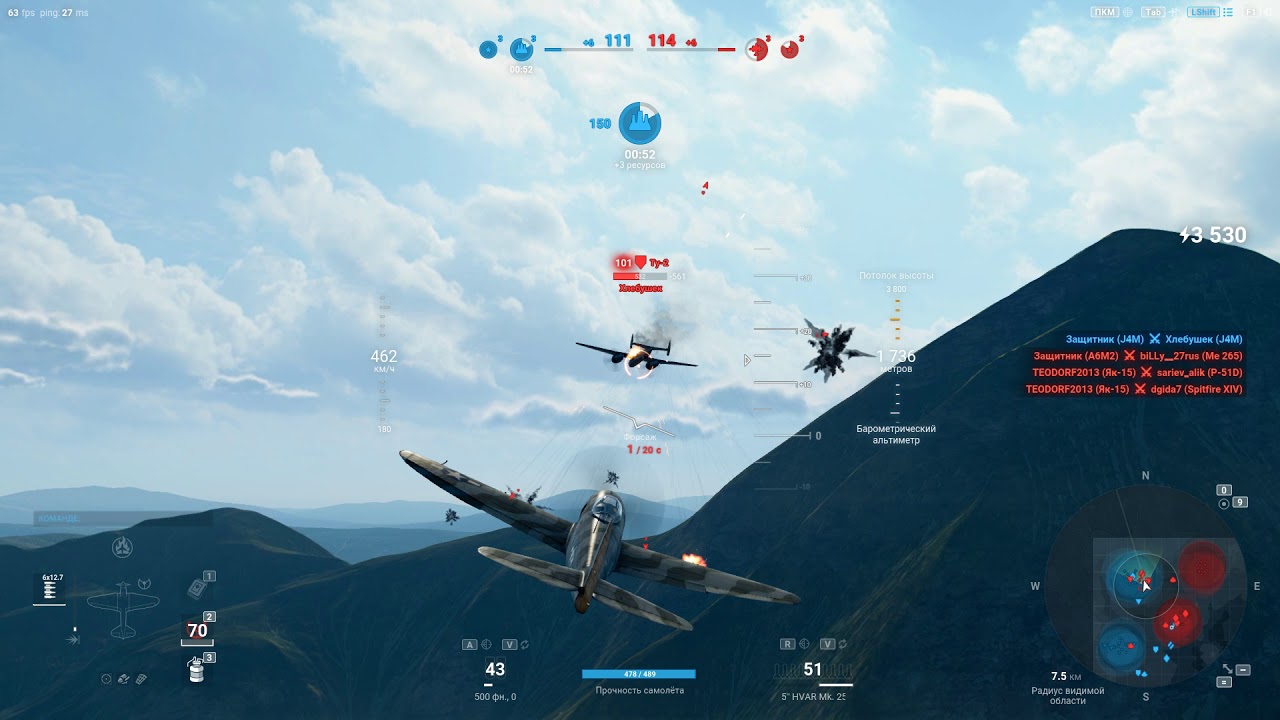Select the upper red sector on the minimap
Viewport: 1280px width, 720px height.
click(x=1202, y=567)
